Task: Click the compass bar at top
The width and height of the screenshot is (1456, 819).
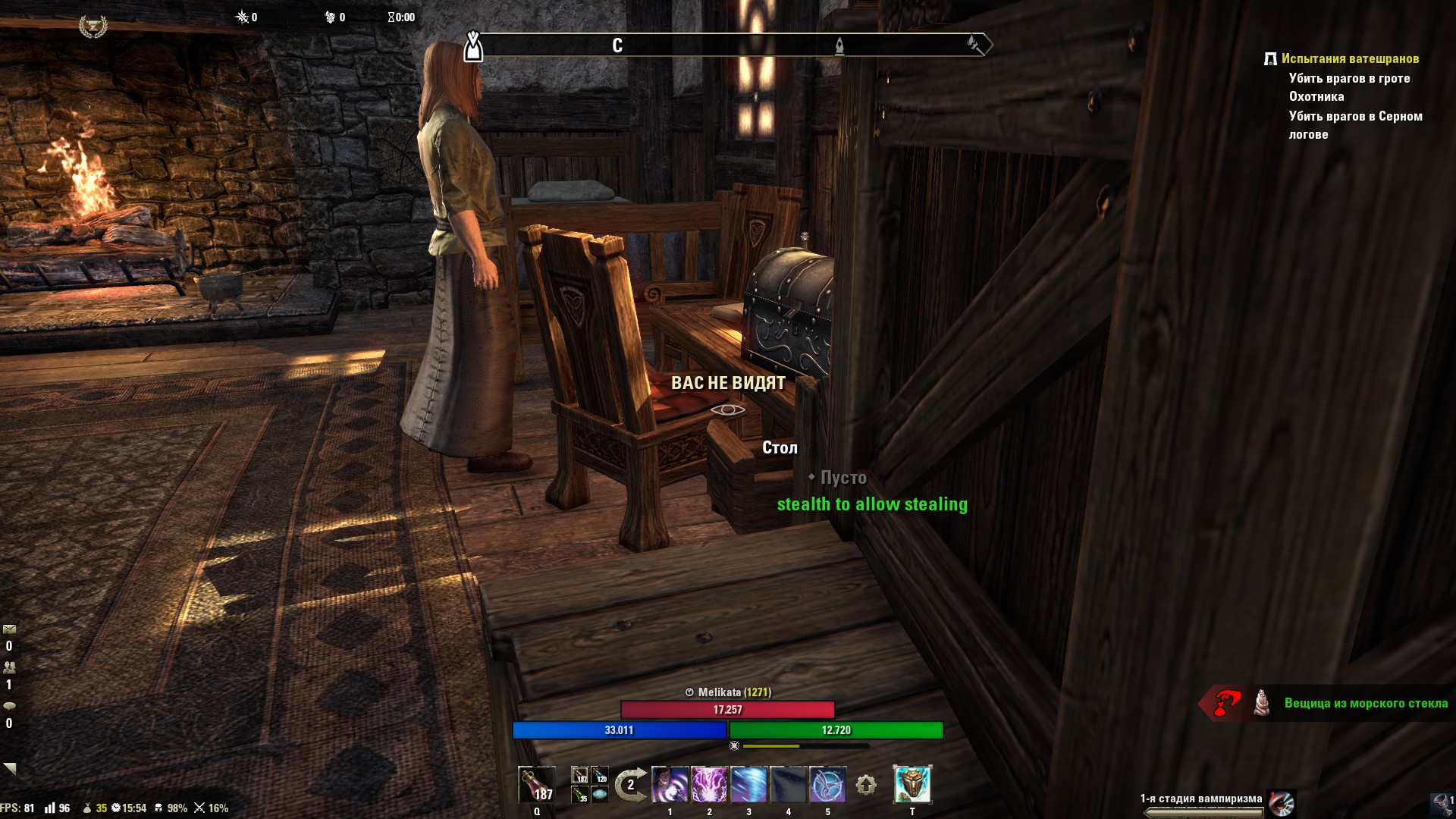Action: click(x=728, y=45)
